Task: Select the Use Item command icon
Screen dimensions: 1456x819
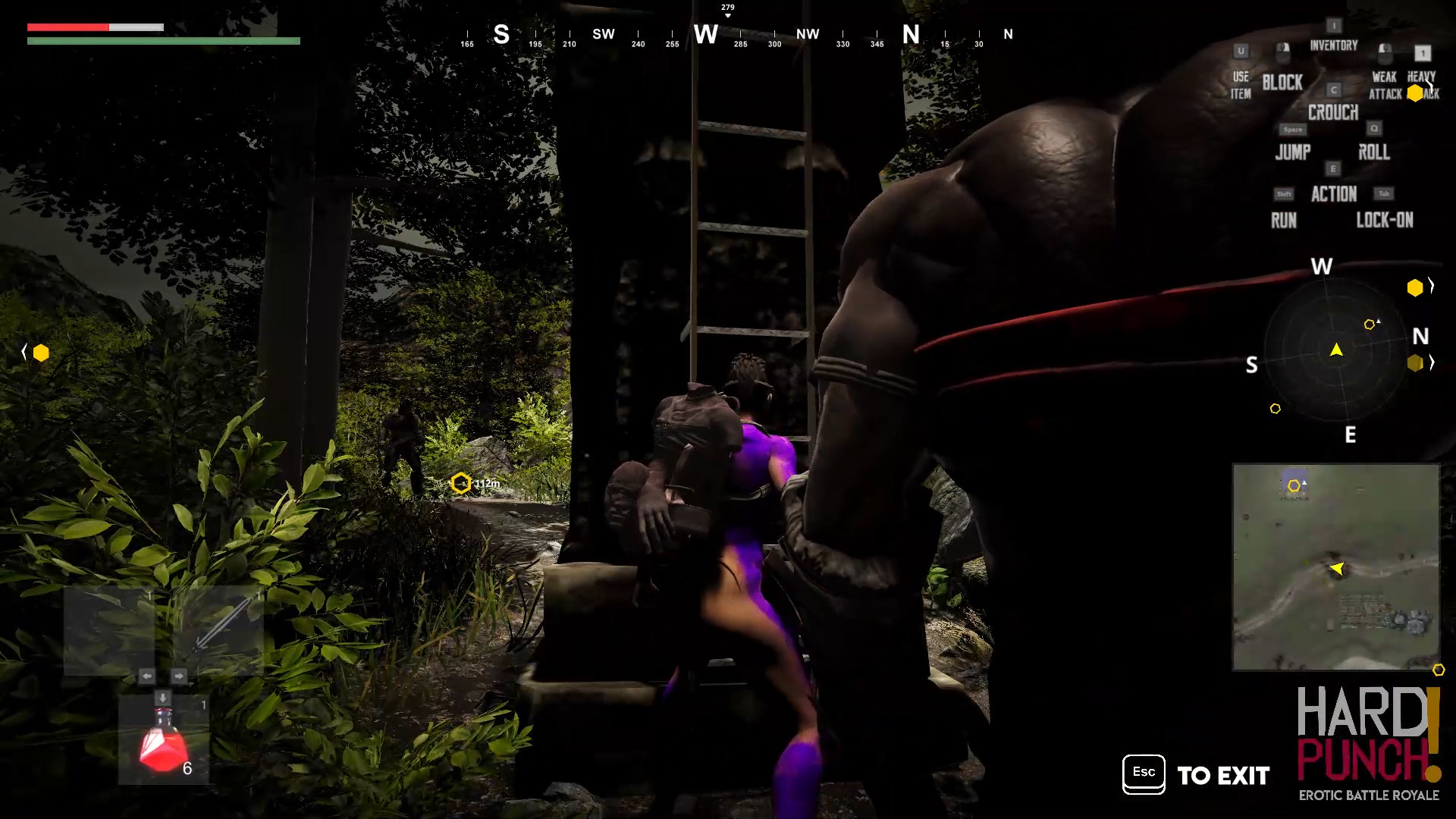Action: click(1241, 50)
